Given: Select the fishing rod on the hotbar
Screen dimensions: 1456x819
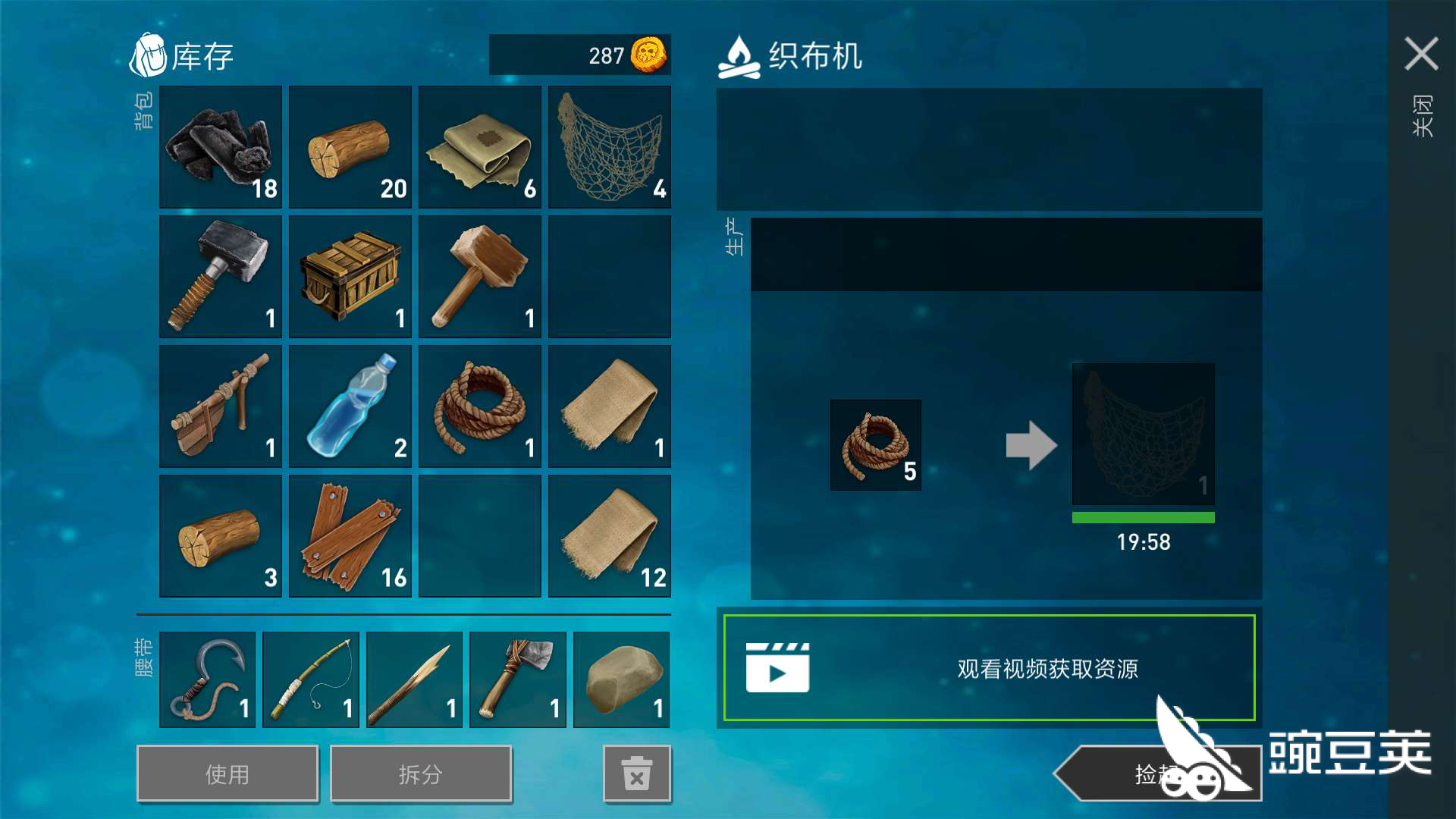Looking at the screenshot, I should point(310,679).
